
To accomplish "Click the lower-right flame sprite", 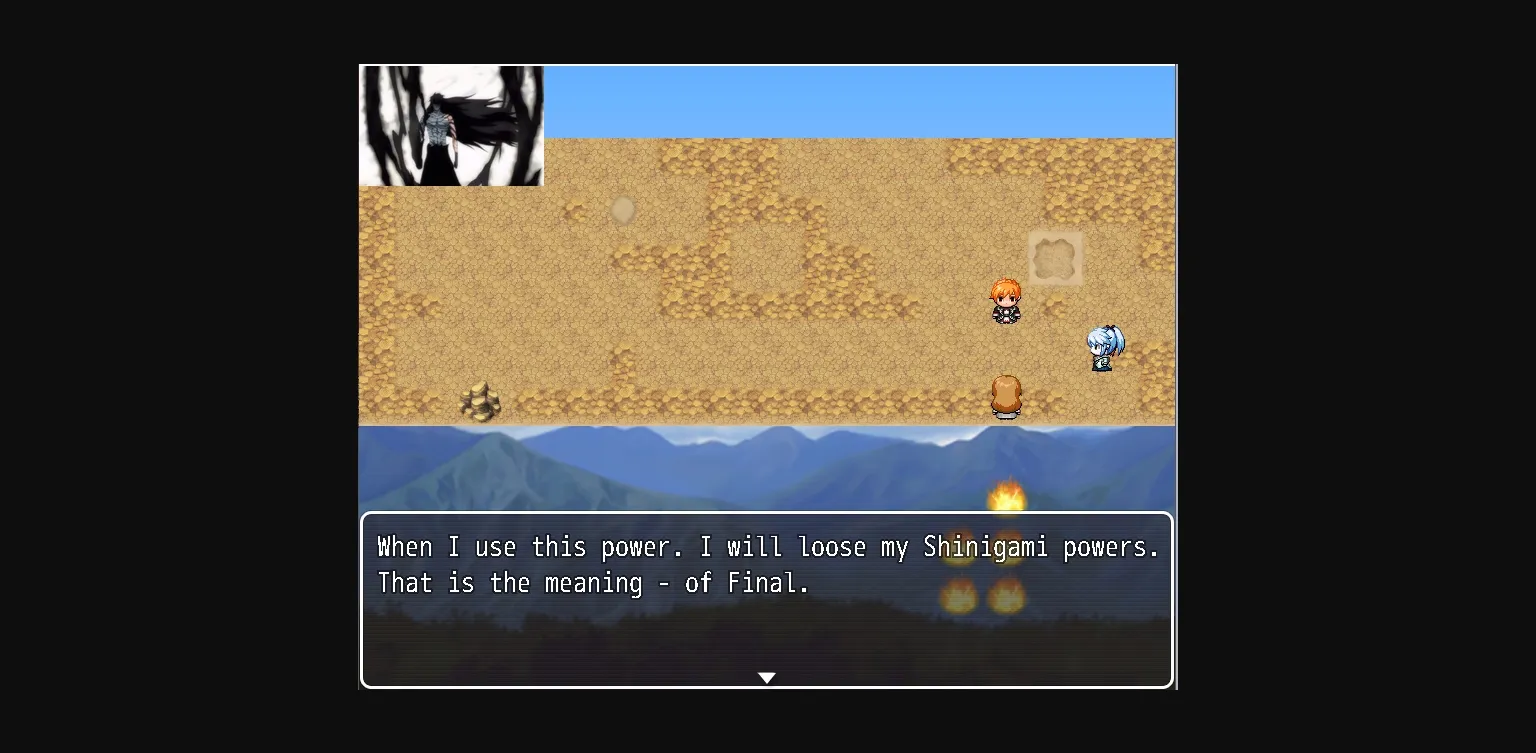I will click(x=1008, y=595).
